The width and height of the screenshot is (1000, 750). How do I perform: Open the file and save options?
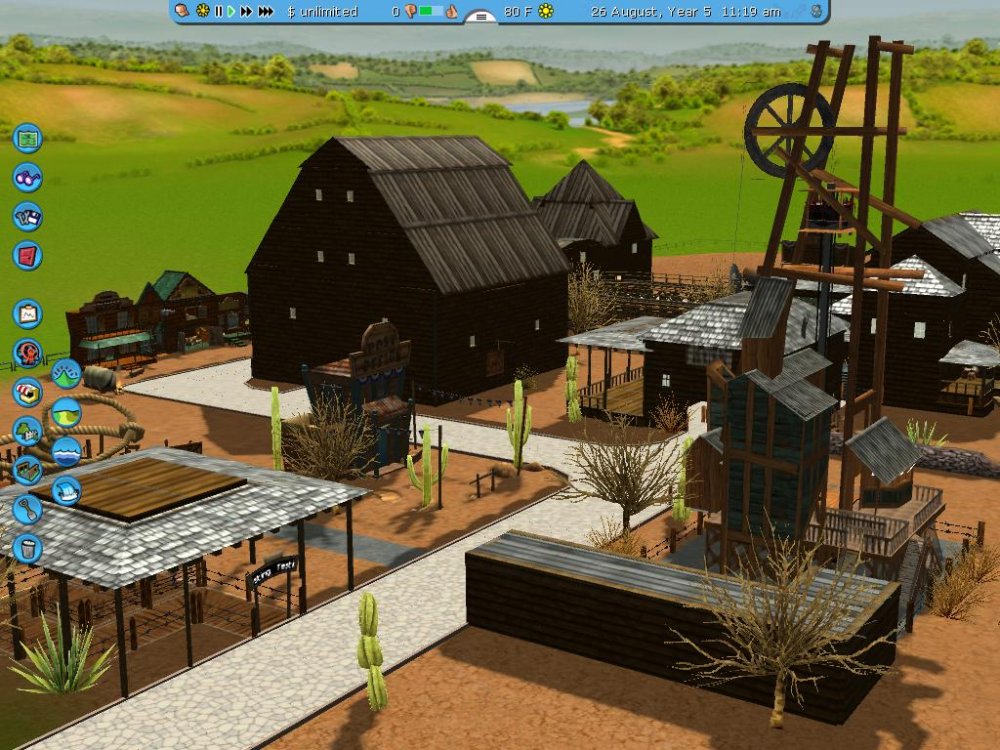tap(27, 216)
